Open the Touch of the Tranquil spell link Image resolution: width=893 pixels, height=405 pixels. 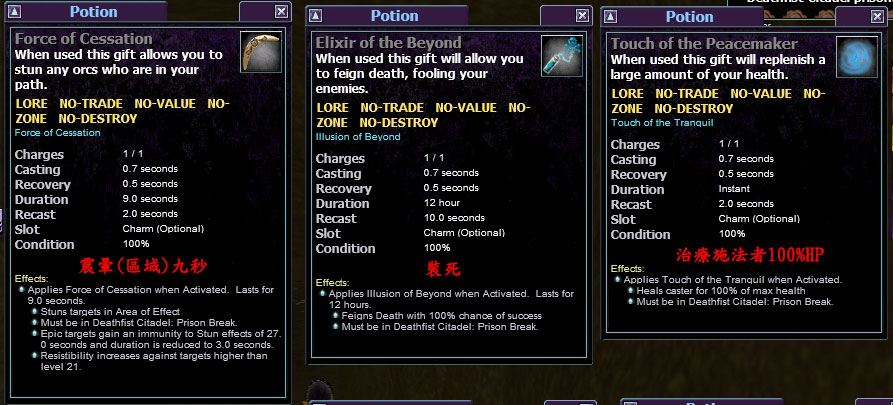[x=661, y=123]
